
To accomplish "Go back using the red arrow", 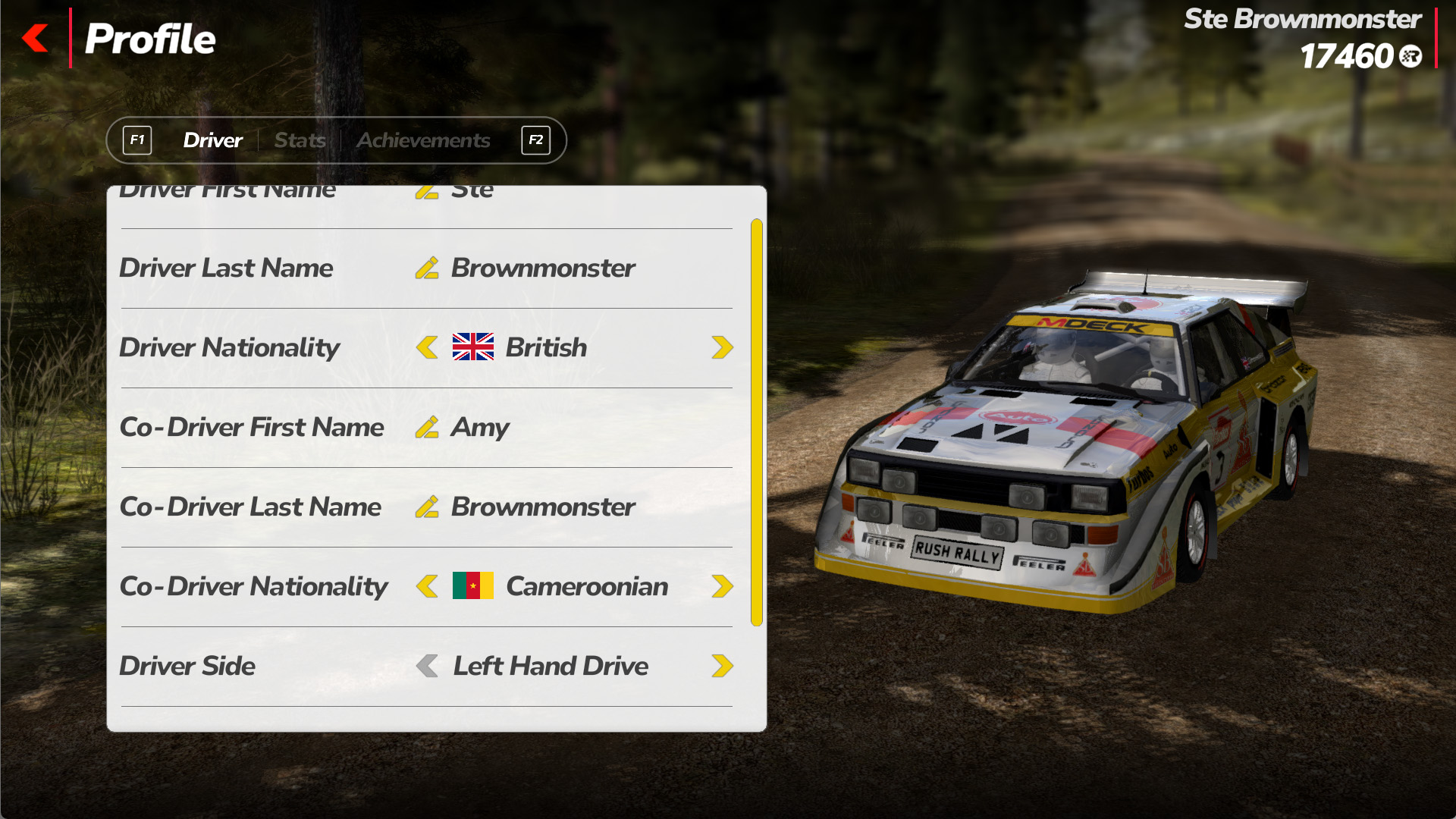I will click(x=36, y=38).
